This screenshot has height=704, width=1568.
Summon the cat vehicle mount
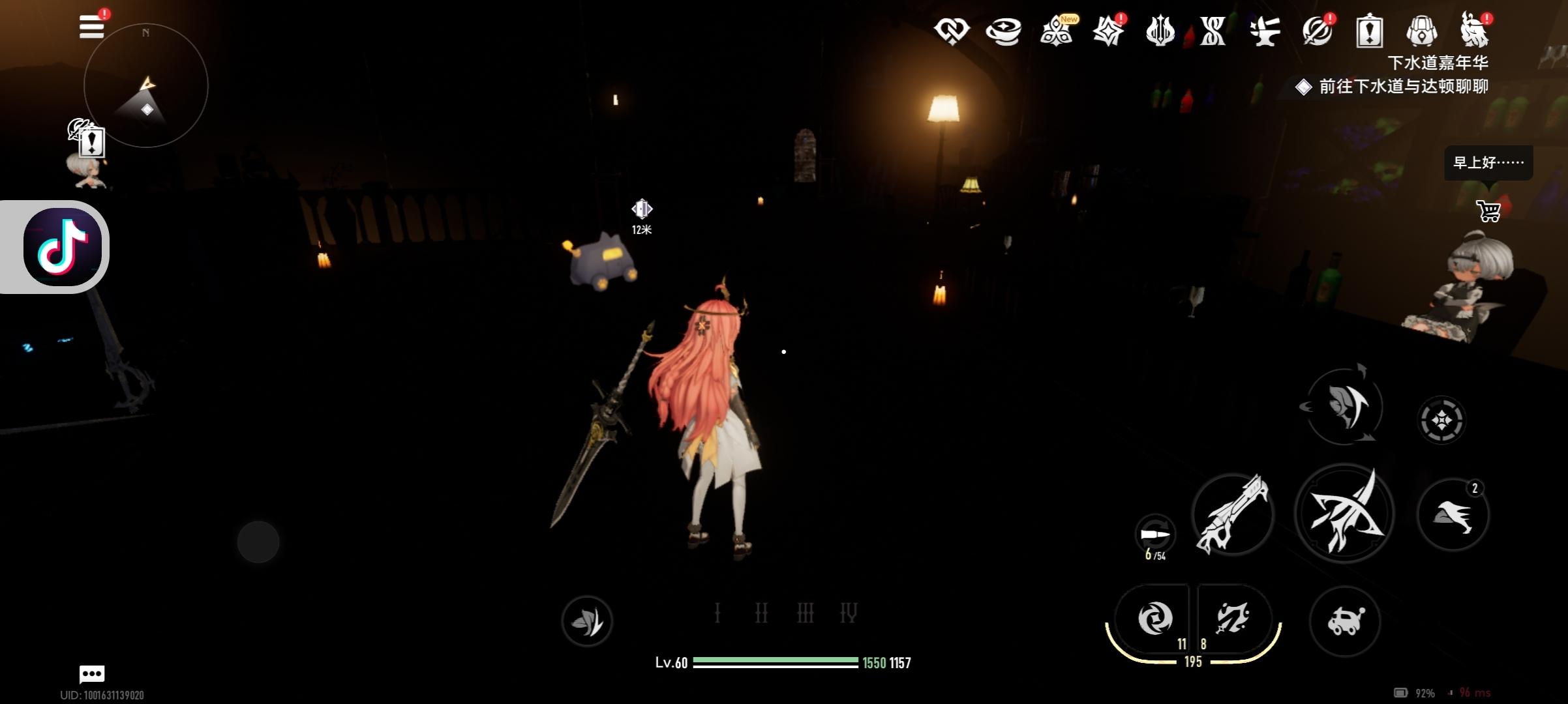tap(1345, 621)
